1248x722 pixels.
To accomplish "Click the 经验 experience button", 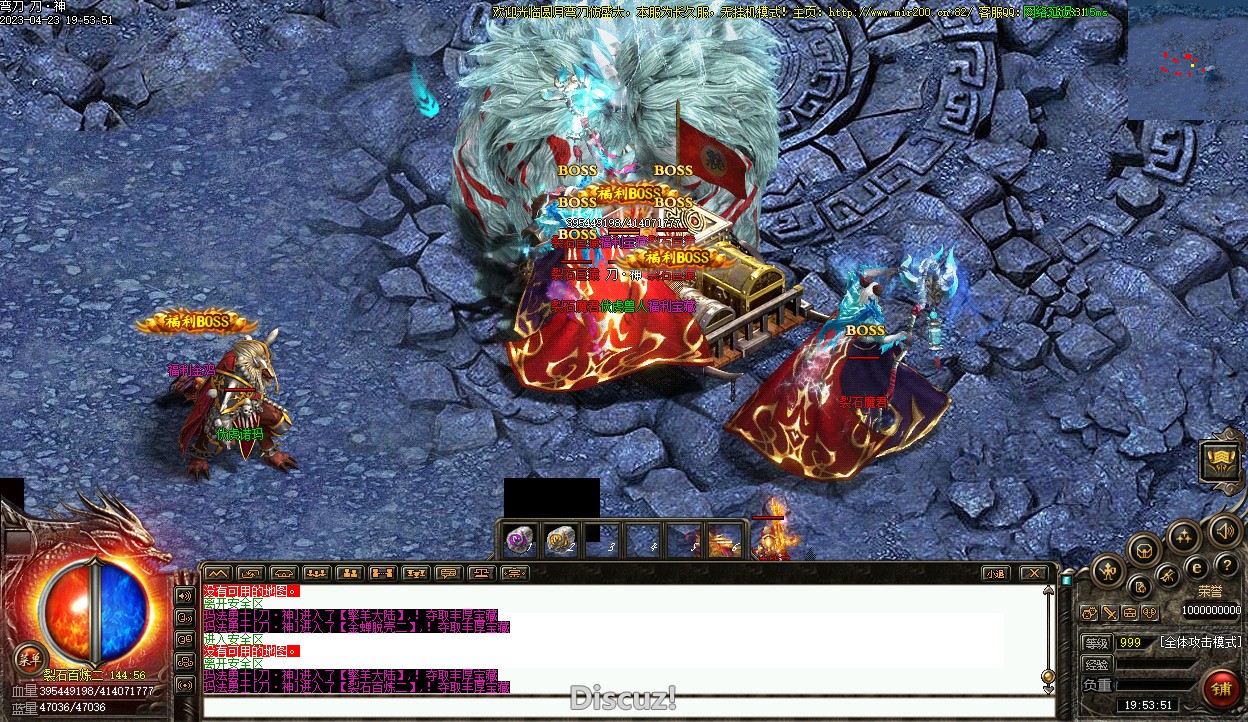I will tap(1097, 664).
